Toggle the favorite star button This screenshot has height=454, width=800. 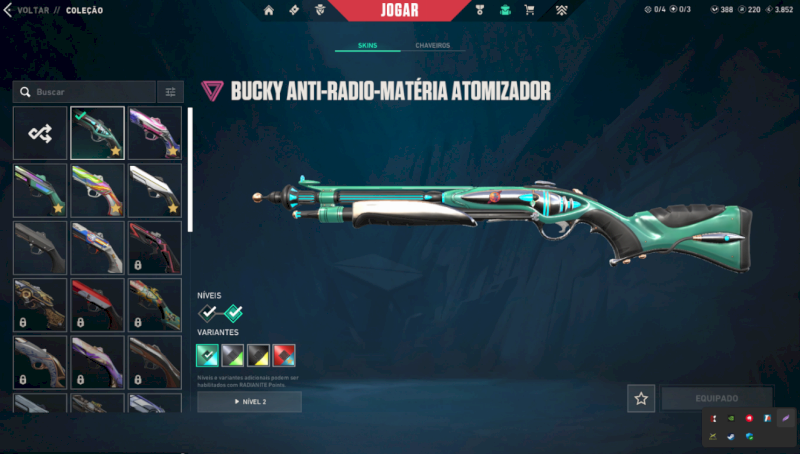pos(641,398)
